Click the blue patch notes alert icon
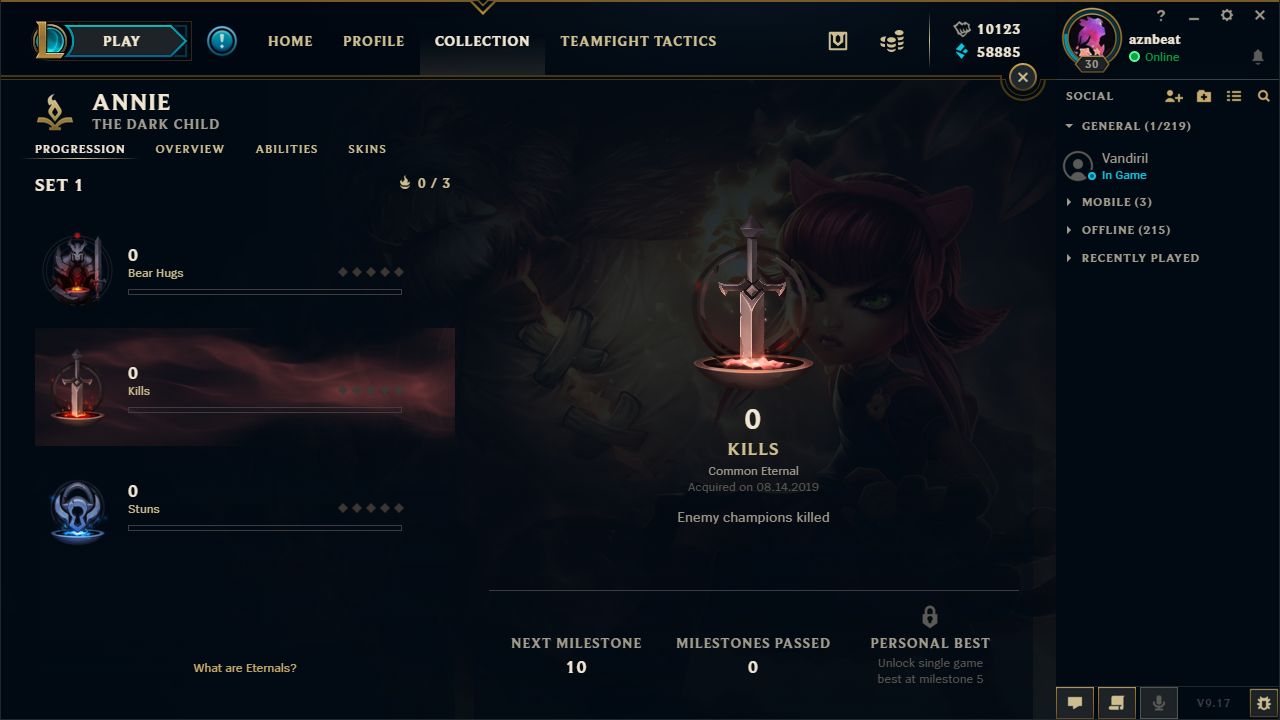The image size is (1280, 720). [222, 41]
